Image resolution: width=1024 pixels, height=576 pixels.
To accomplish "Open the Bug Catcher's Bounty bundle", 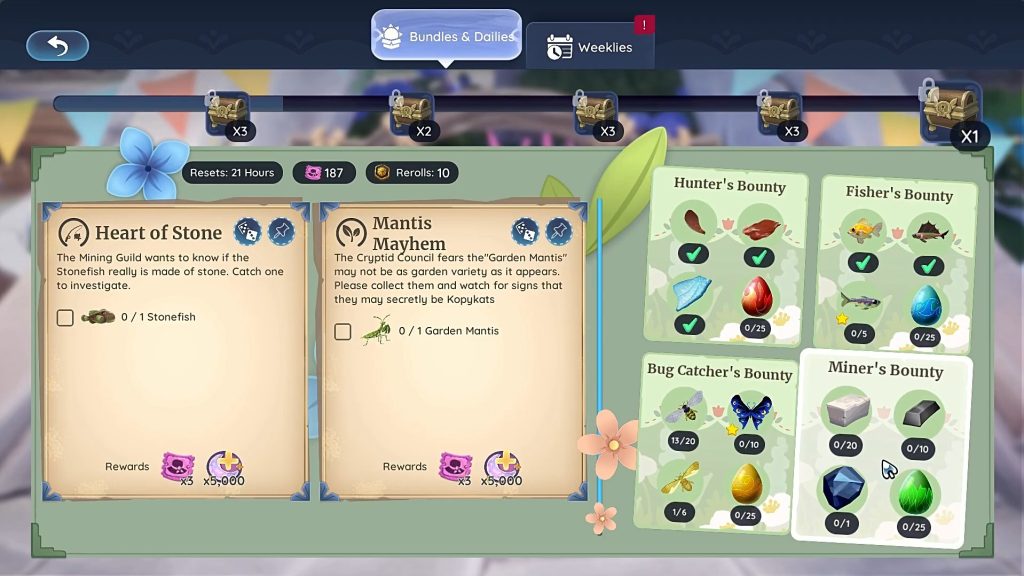I will pos(719,373).
